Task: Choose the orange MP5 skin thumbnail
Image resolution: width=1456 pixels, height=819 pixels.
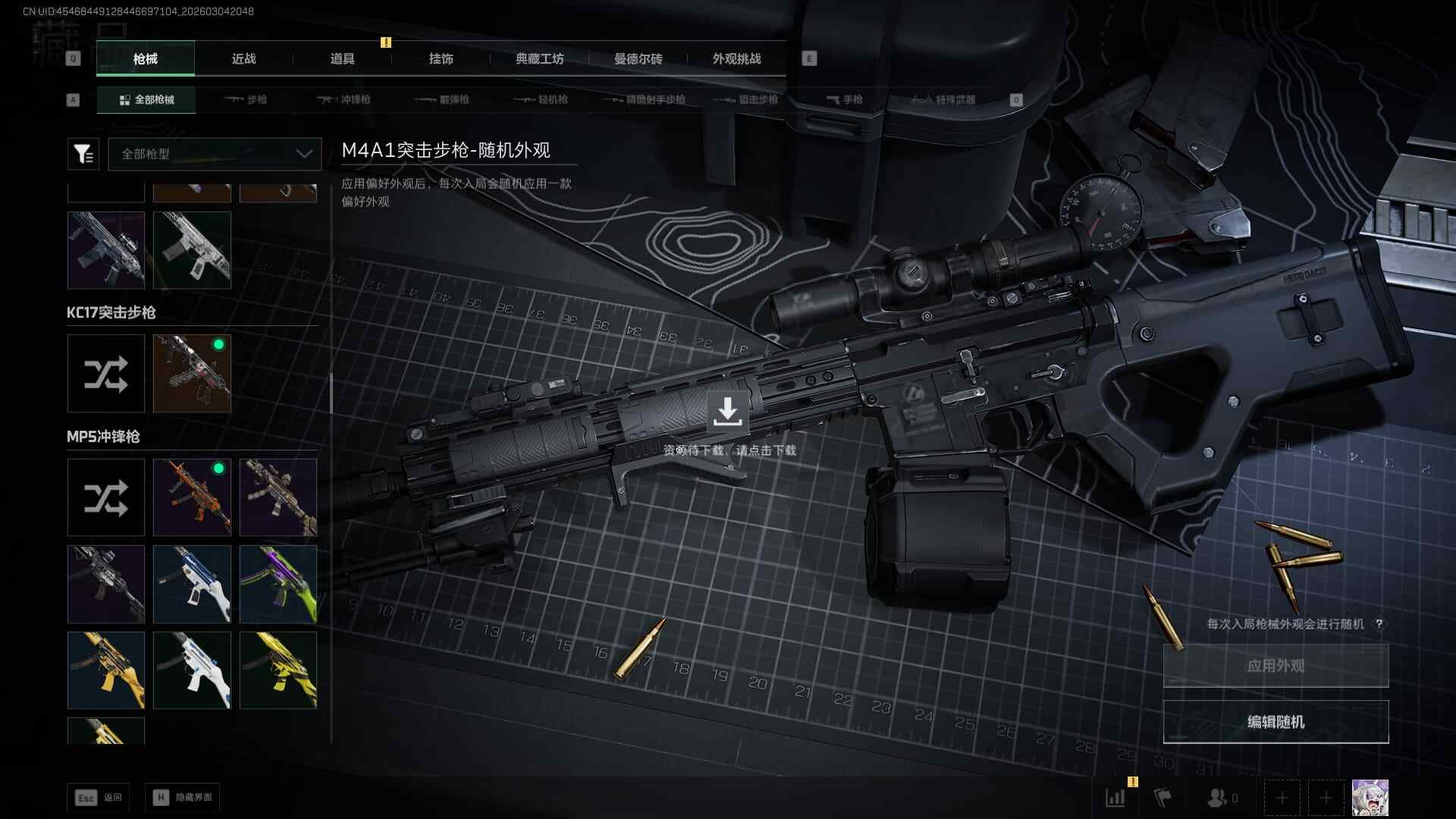Action: pyautogui.click(x=192, y=497)
